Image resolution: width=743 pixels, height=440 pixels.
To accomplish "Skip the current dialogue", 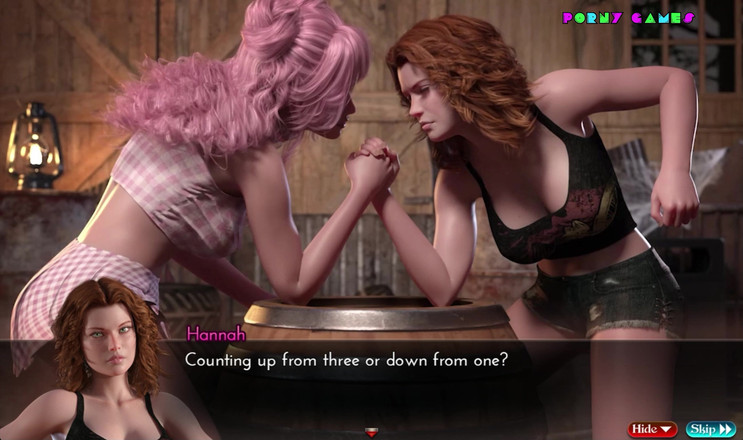I will pyautogui.click(x=711, y=429).
